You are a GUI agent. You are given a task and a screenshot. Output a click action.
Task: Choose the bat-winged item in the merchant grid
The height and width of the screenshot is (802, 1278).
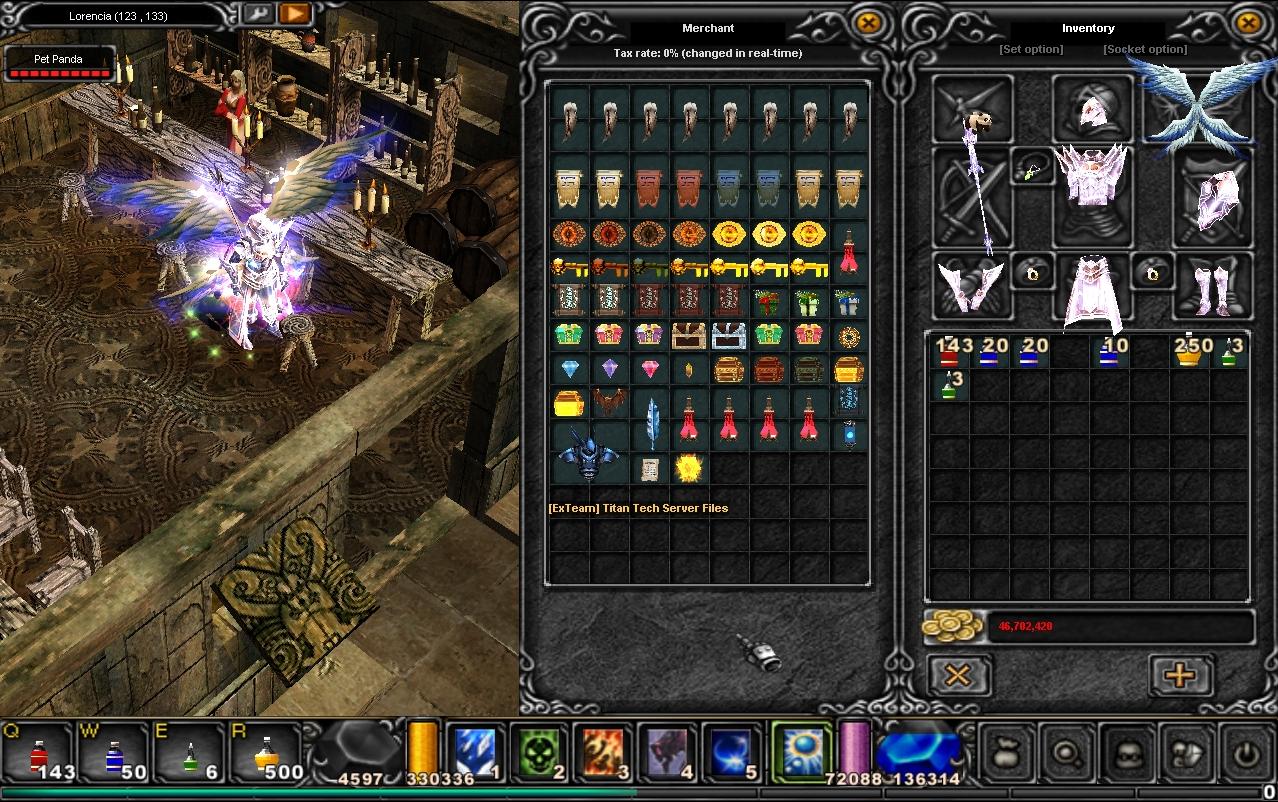tap(610, 403)
